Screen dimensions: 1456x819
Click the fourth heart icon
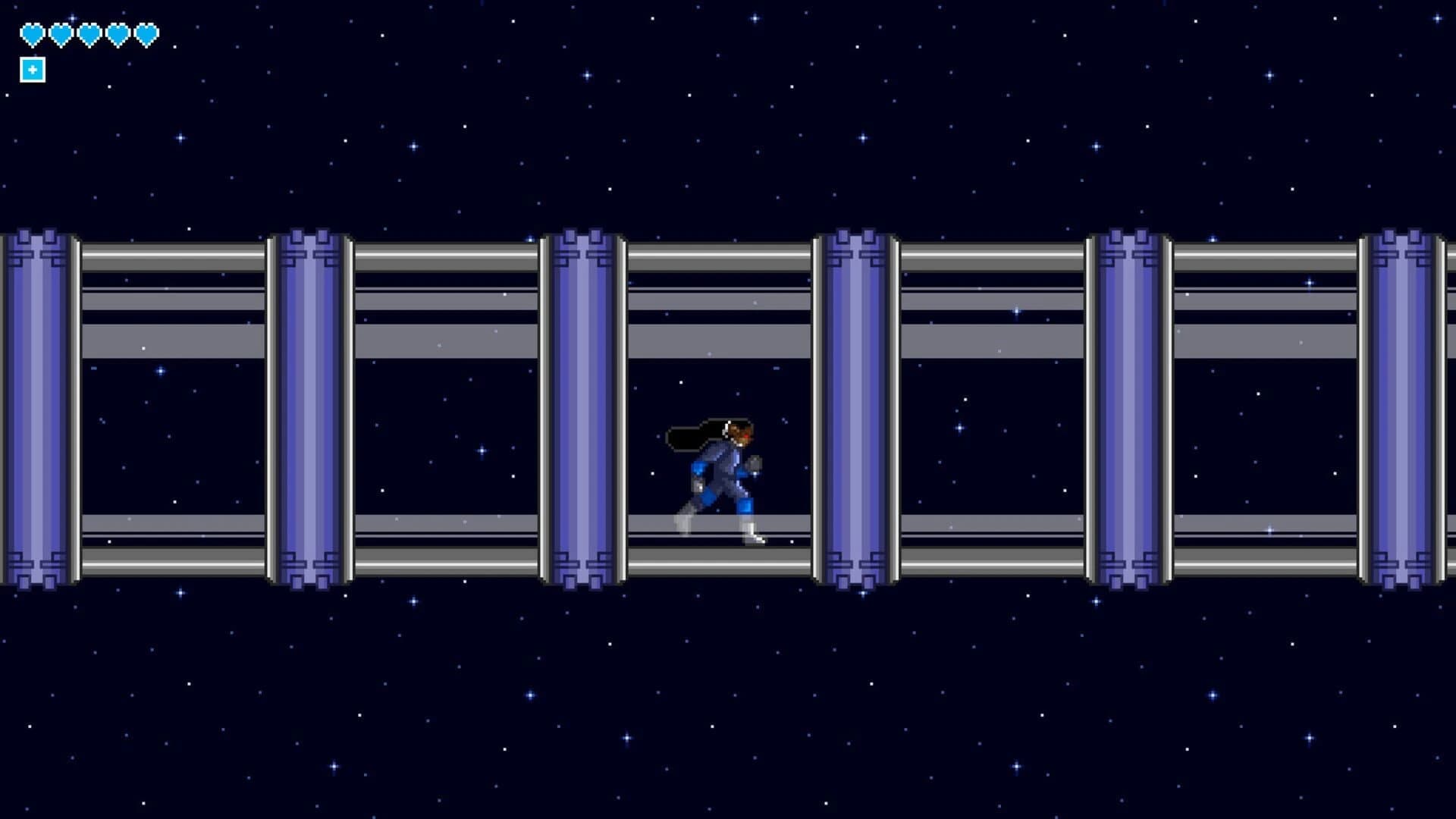[117, 34]
